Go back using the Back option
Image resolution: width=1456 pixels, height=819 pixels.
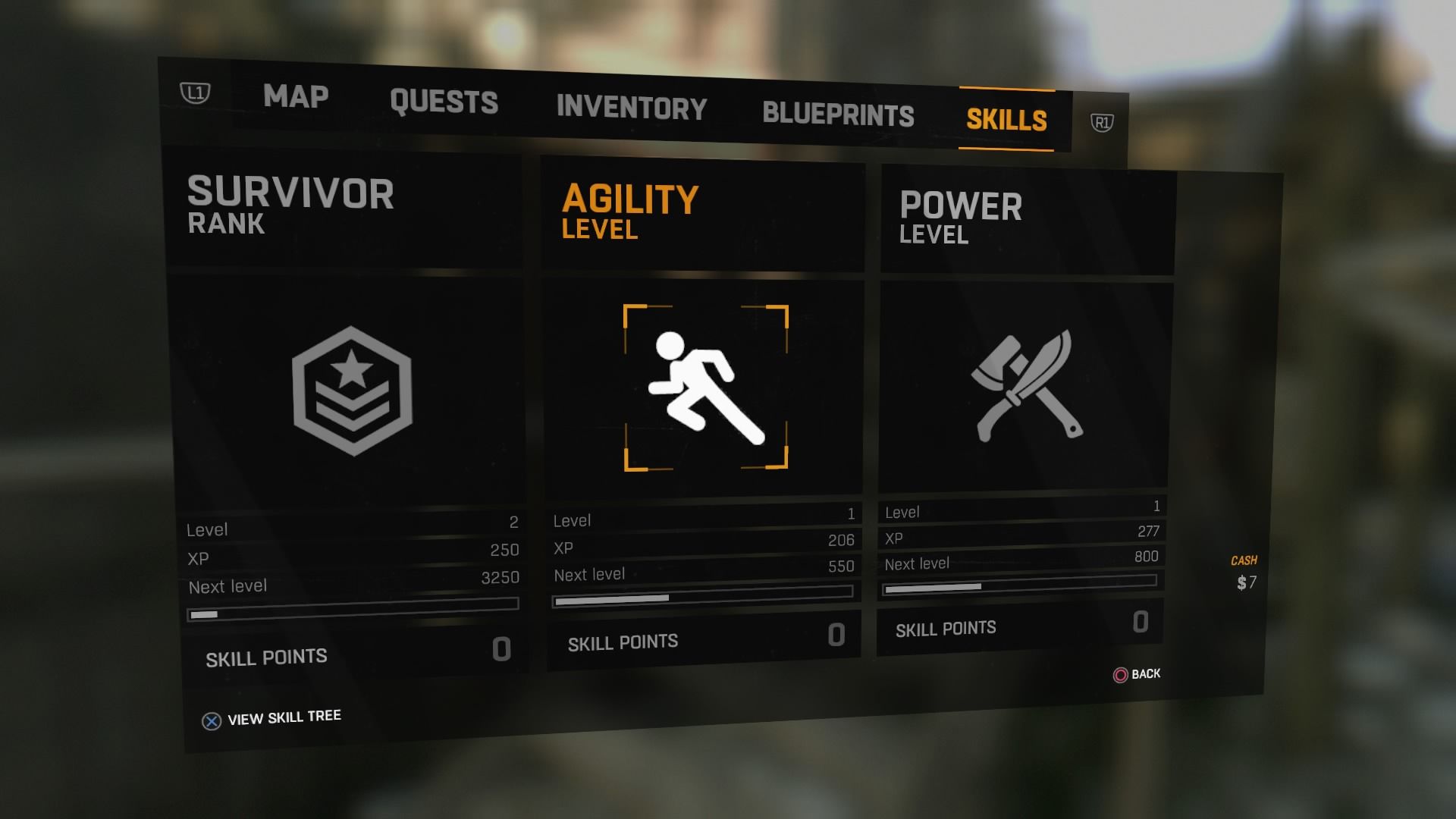(1137, 674)
